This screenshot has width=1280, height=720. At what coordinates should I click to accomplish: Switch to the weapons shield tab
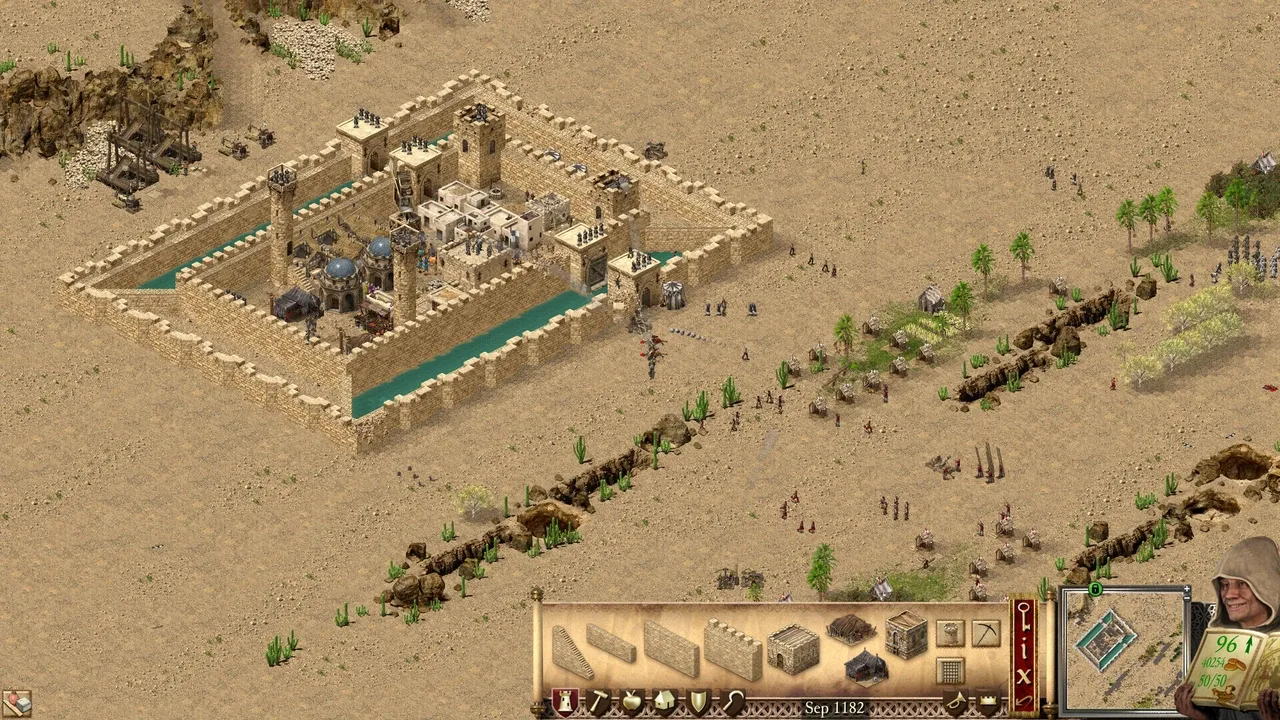(698, 702)
